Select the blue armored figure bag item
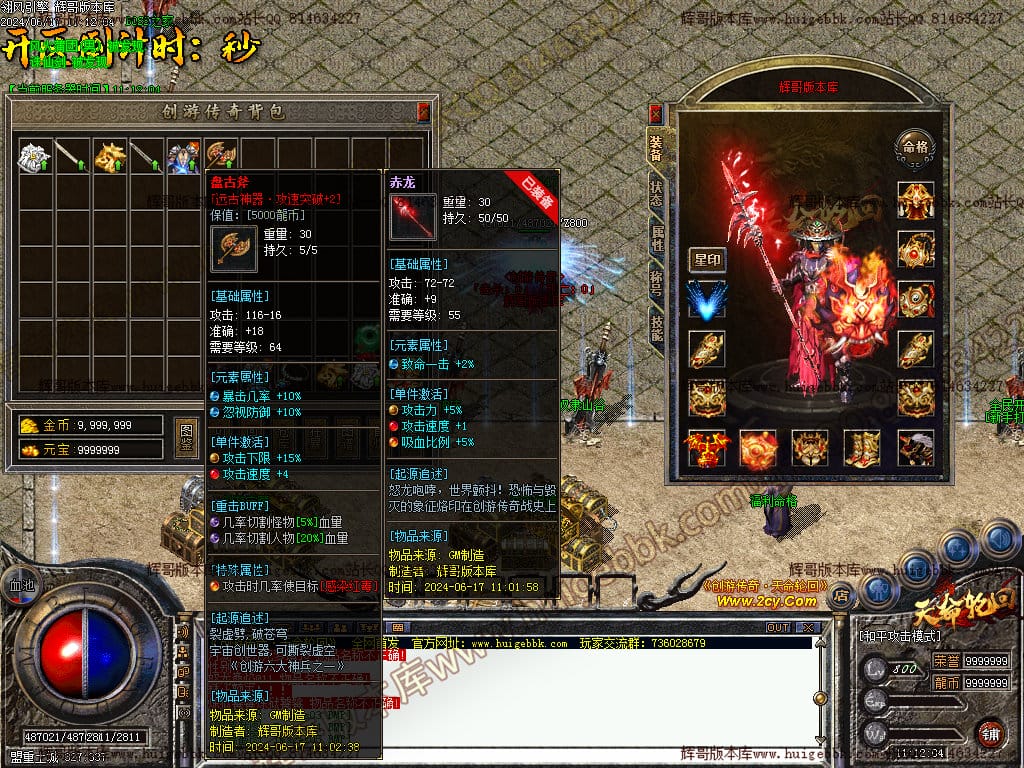 (x=183, y=155)
